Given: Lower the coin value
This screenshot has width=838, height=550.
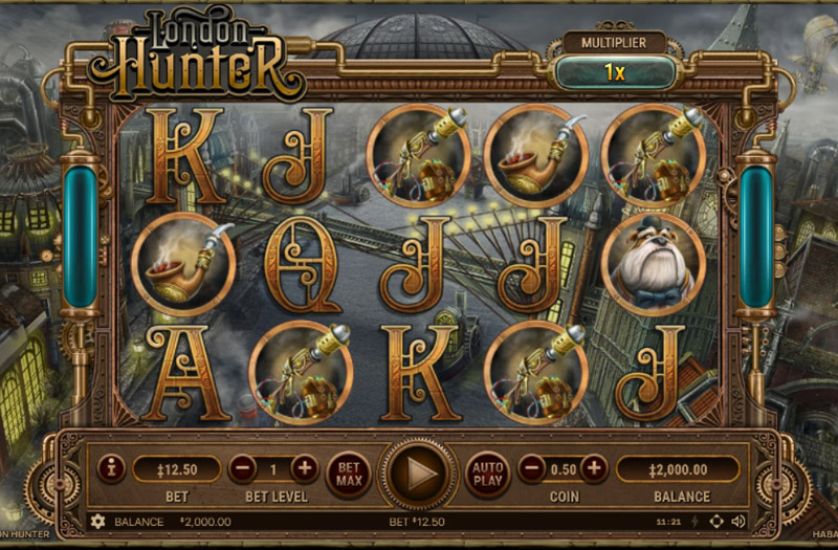Looking at the screenshot, I should click(x=534, y=467).
